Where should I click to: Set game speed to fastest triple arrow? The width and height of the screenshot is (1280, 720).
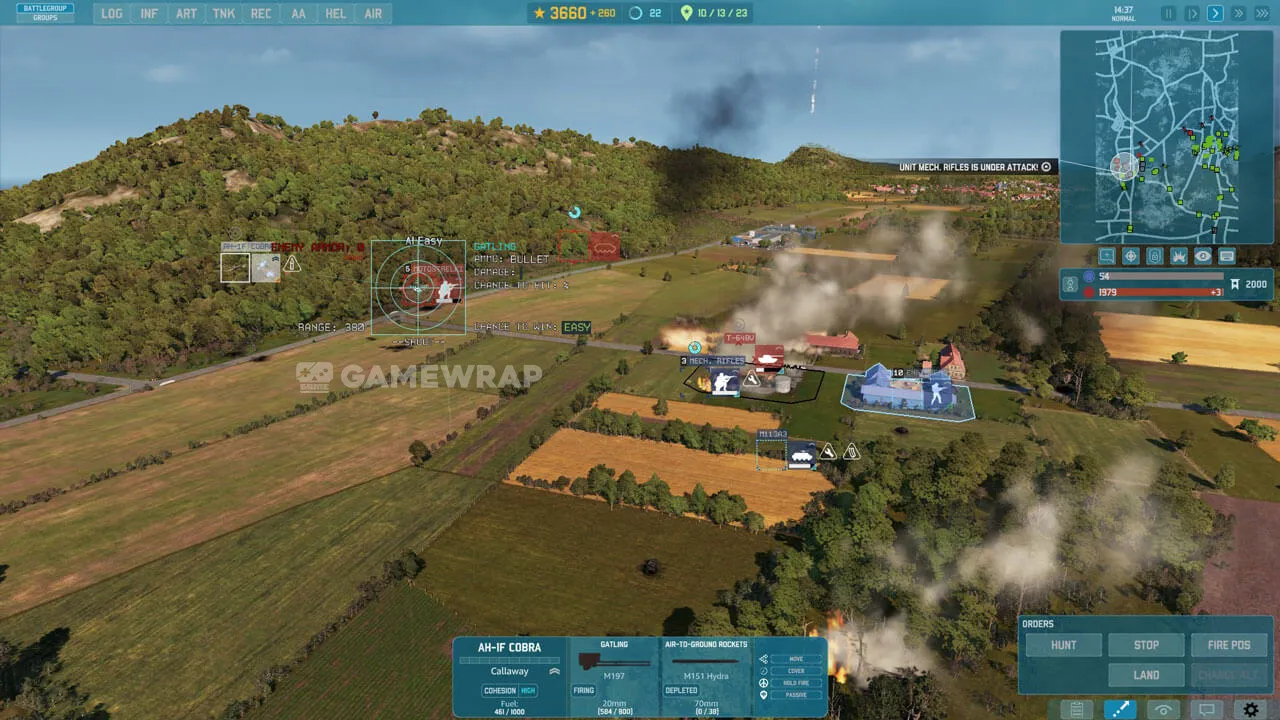point(1261,14)
